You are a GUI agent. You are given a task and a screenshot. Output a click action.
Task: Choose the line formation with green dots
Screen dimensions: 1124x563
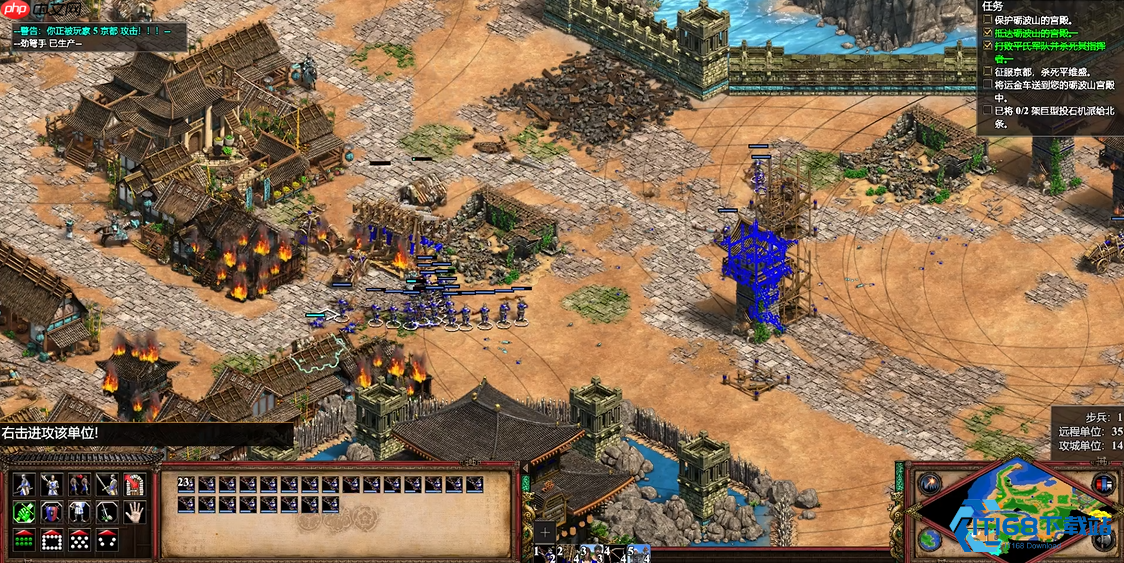point(24,540)
